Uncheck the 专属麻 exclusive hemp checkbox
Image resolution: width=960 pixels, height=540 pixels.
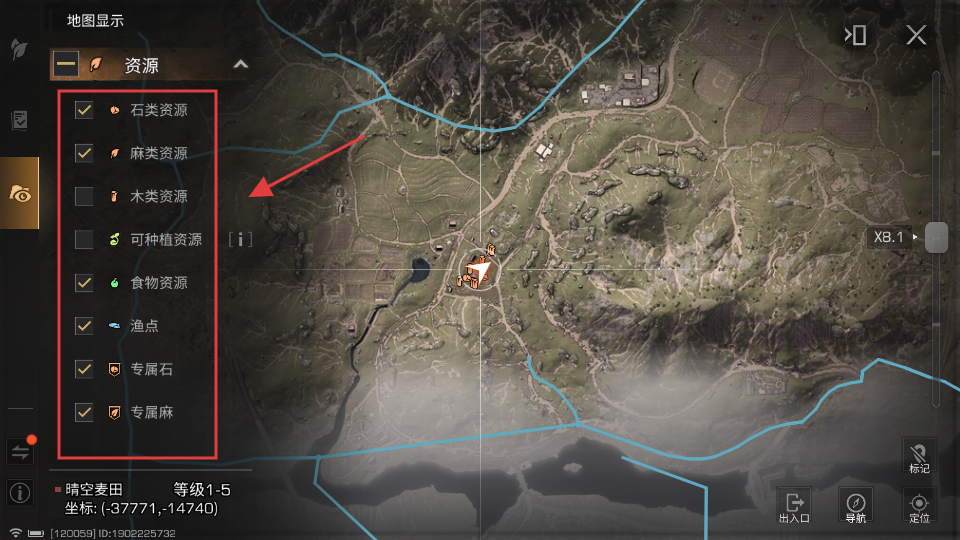[x=84, y=412]
